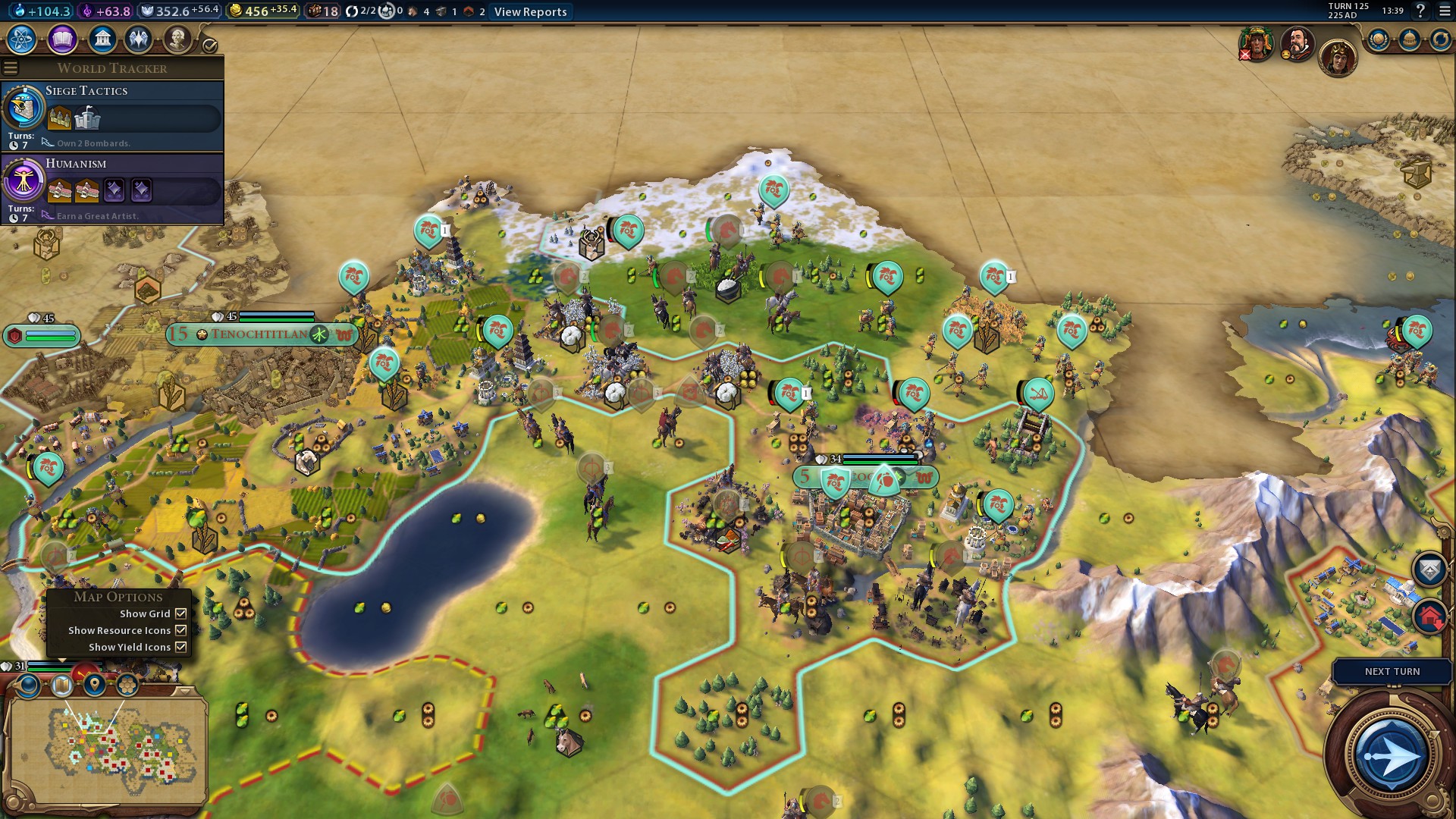1456x819 pixels.
Task: Select the Humanism civic entry
Action: 112,189
